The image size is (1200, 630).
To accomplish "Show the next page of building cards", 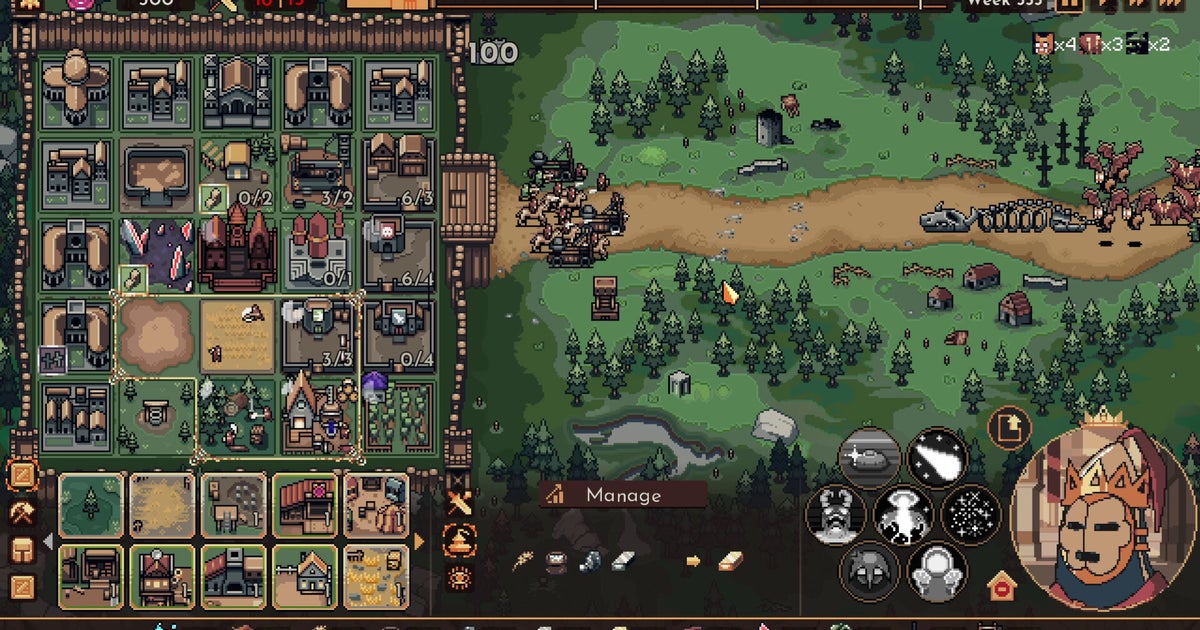I will point(420,541).
